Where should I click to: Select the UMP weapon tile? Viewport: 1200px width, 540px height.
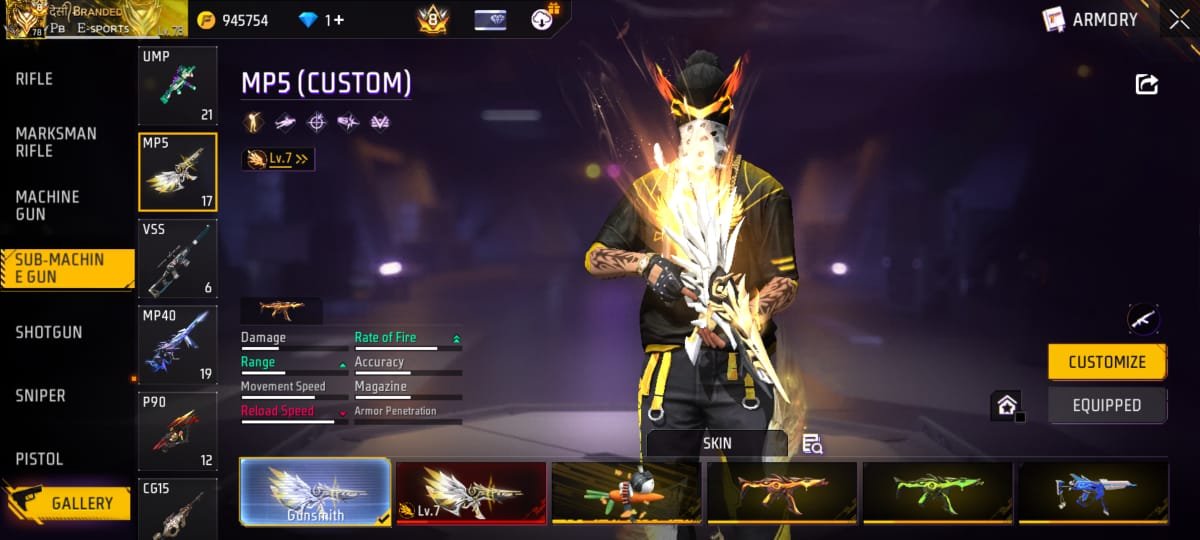[177, 86]
